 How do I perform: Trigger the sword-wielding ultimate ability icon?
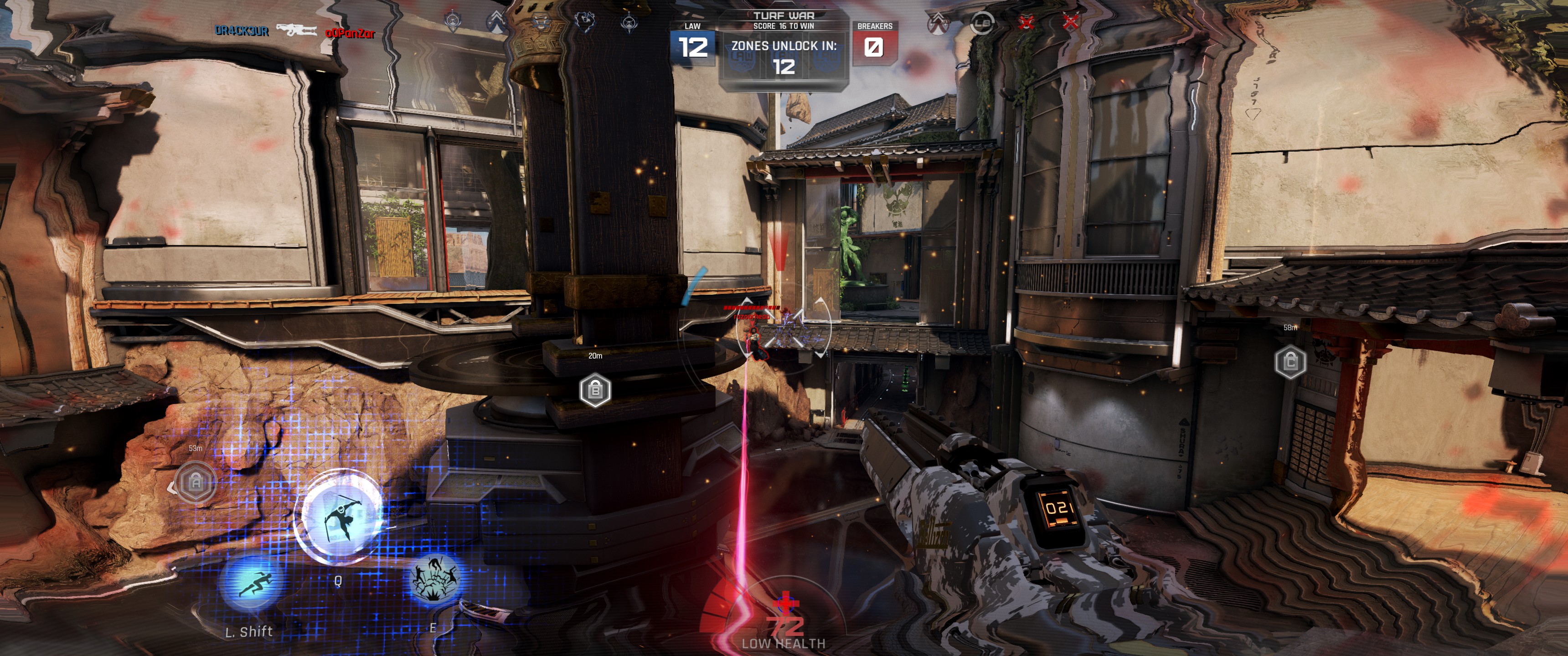click(x=338, y=517)
